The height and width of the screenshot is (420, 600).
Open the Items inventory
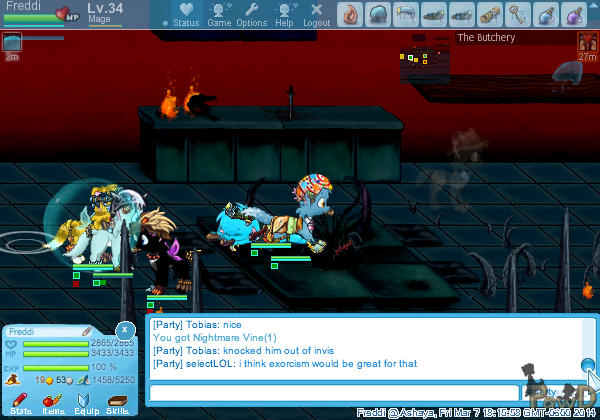[x=53, y=403]
